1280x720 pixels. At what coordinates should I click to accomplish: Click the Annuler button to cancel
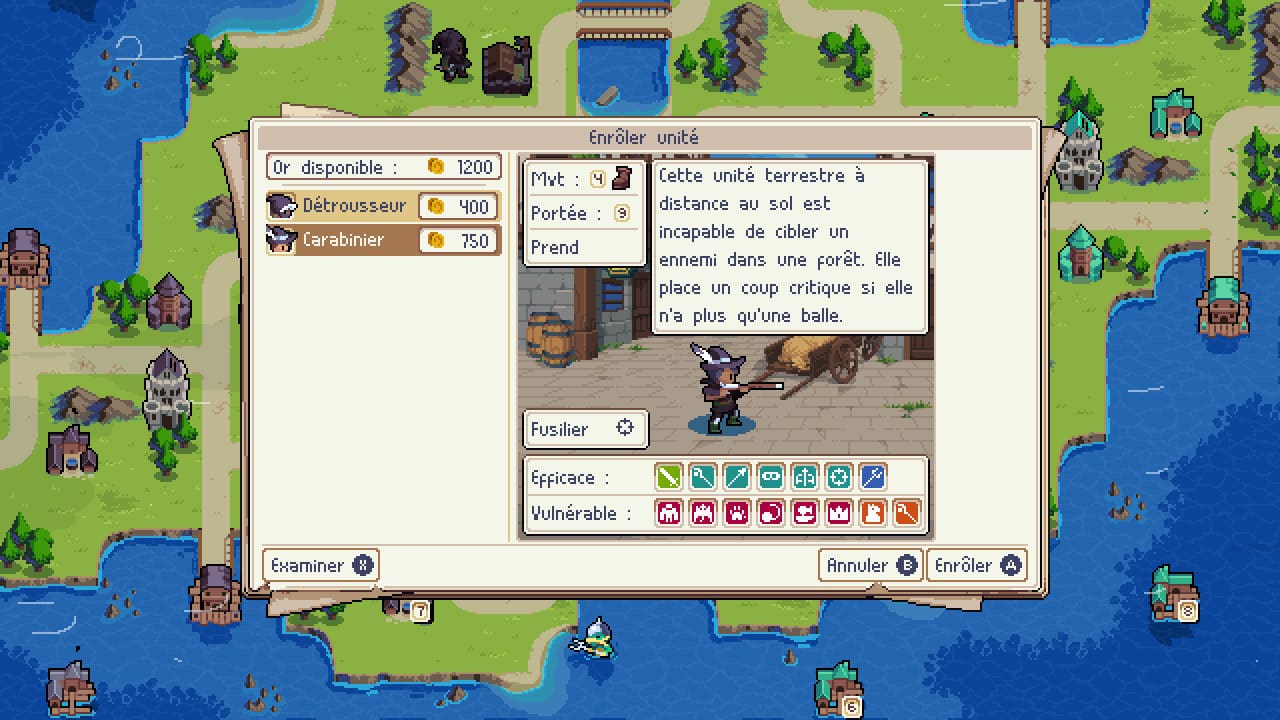pyautogui.click(x=869, y=565)
